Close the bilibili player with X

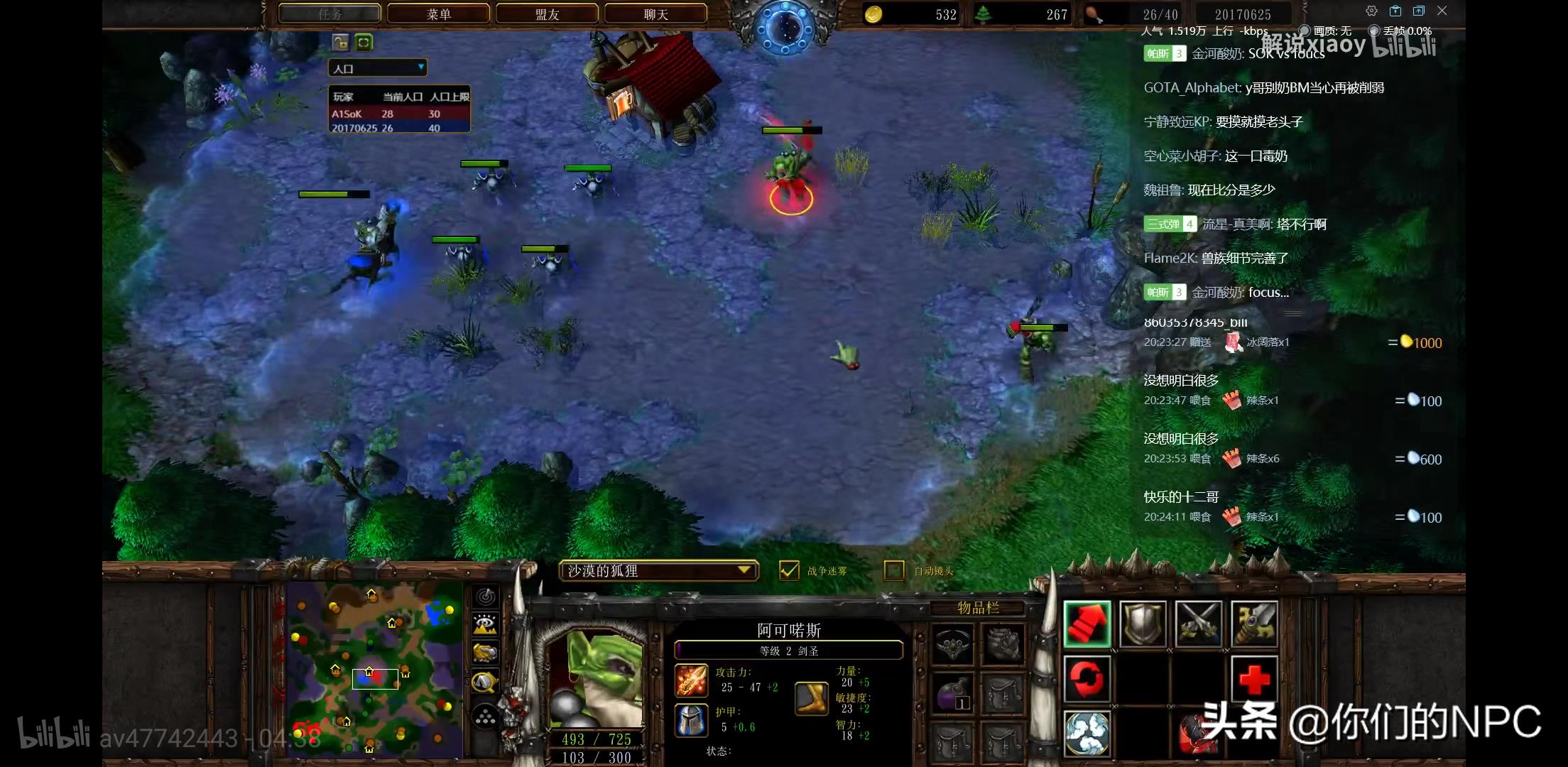1442,11
